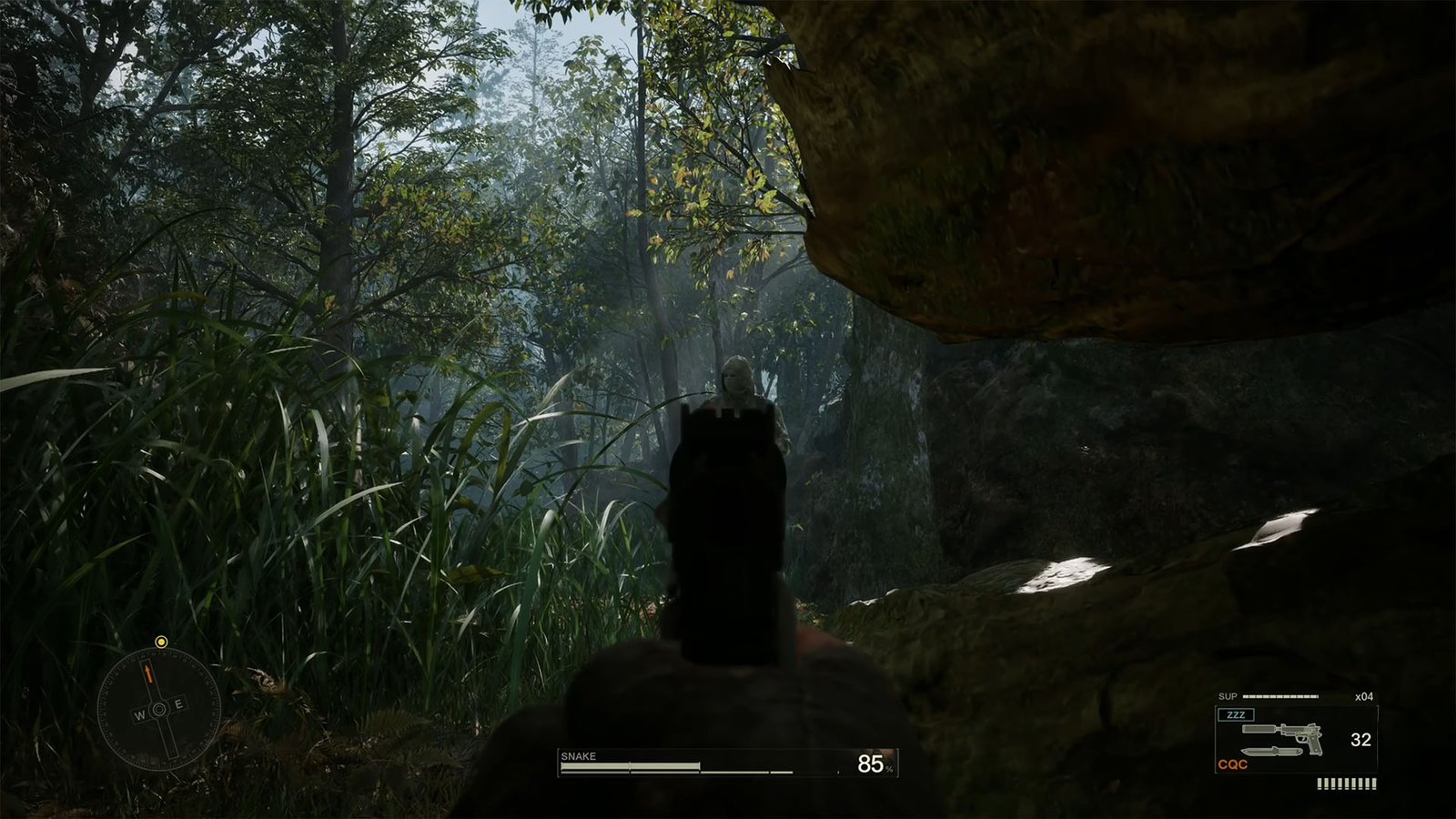Select the survival knife icon

(1271, 751)
